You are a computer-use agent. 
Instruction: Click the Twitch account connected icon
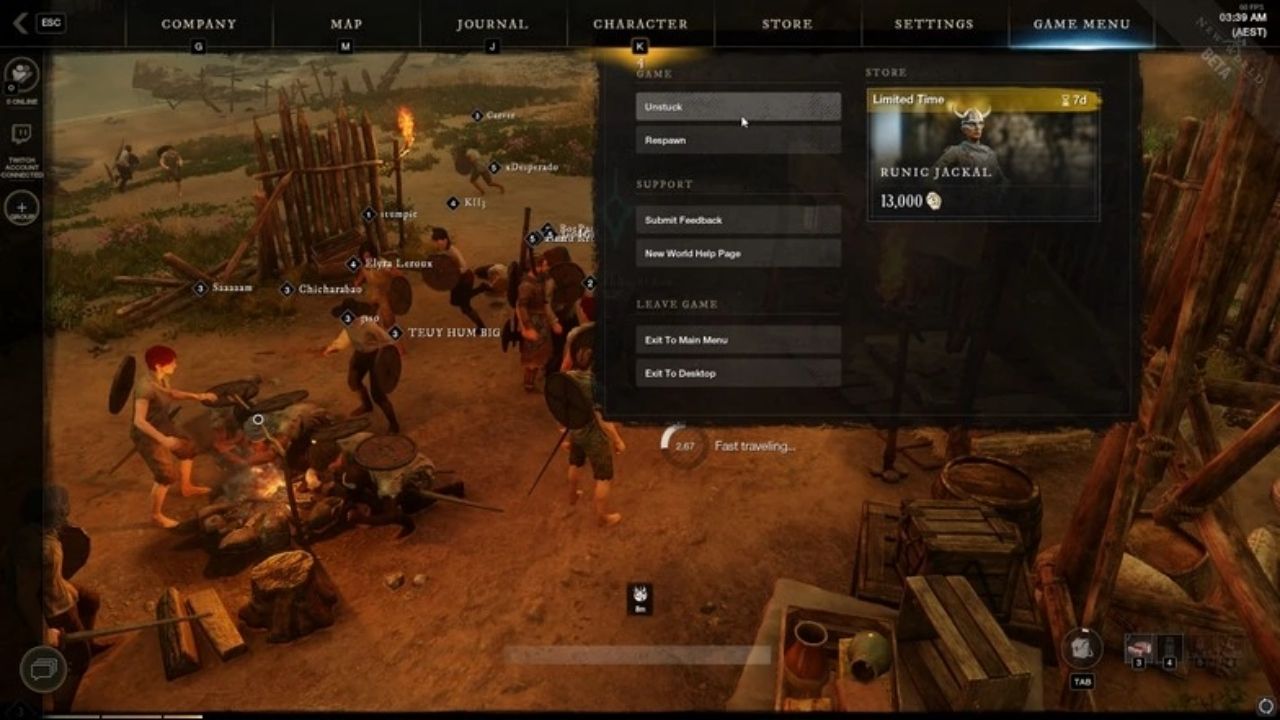point(21,135)
